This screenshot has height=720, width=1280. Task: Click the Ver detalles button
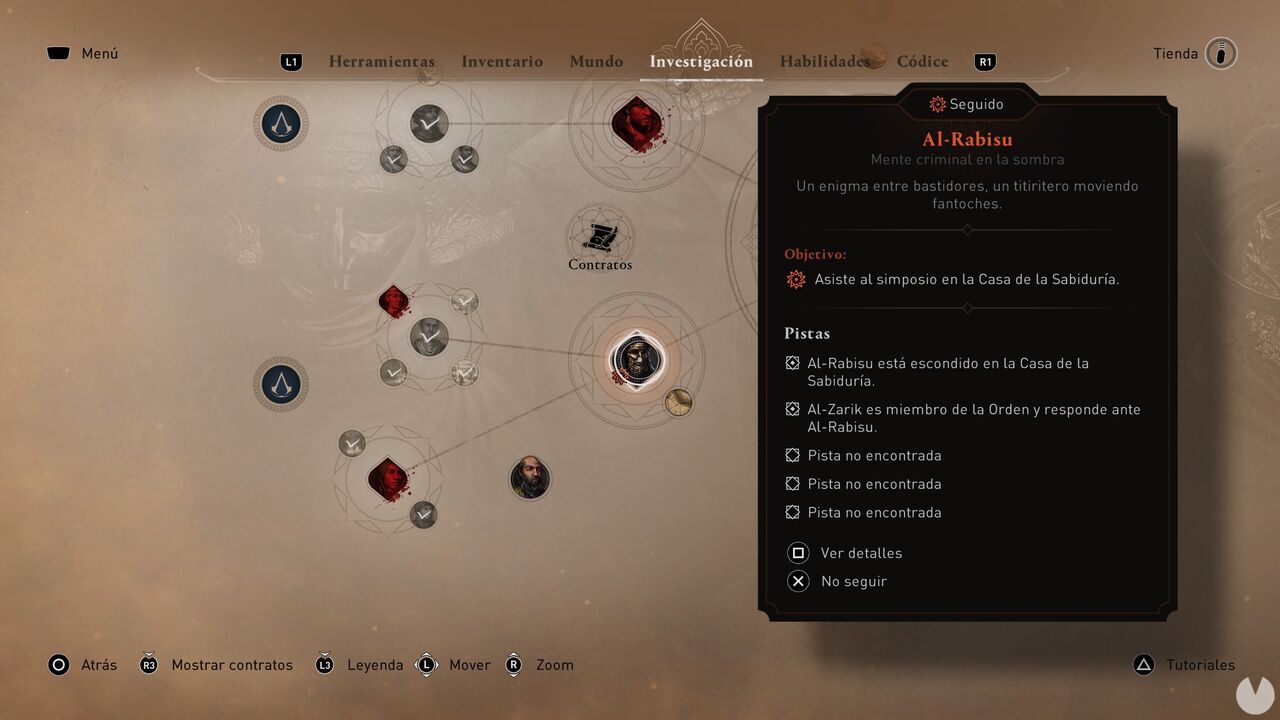(860, 553)
